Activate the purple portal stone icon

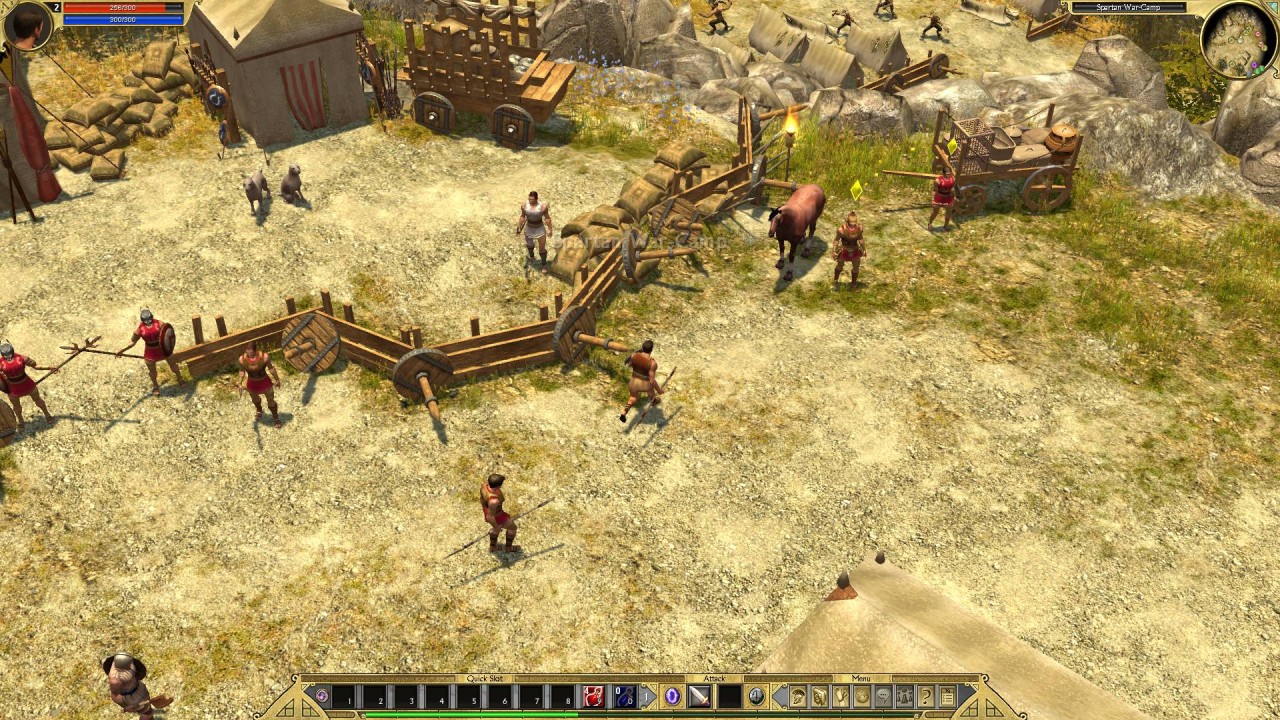pos(321,696)
